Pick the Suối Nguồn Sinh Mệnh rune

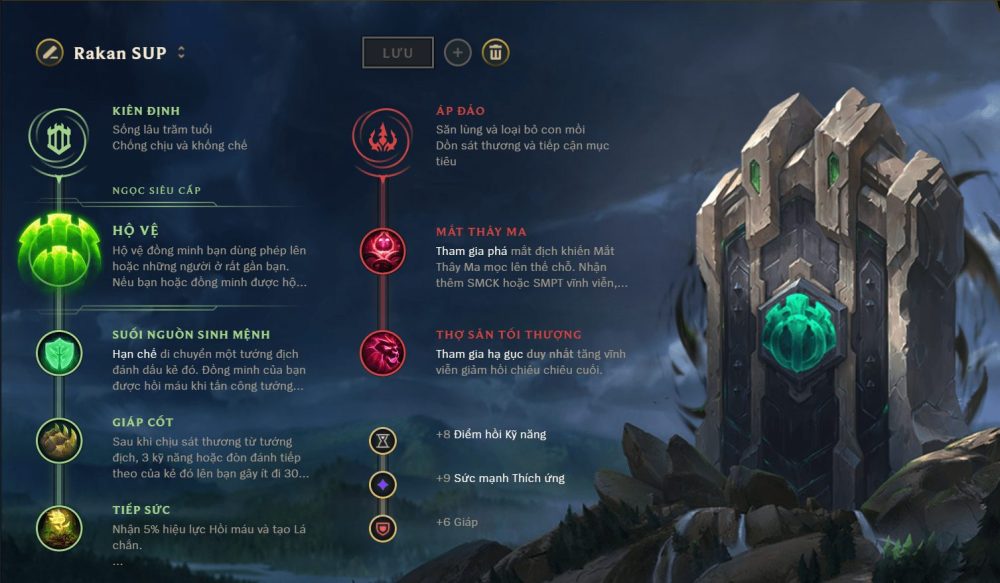click(x=59, y=352)
